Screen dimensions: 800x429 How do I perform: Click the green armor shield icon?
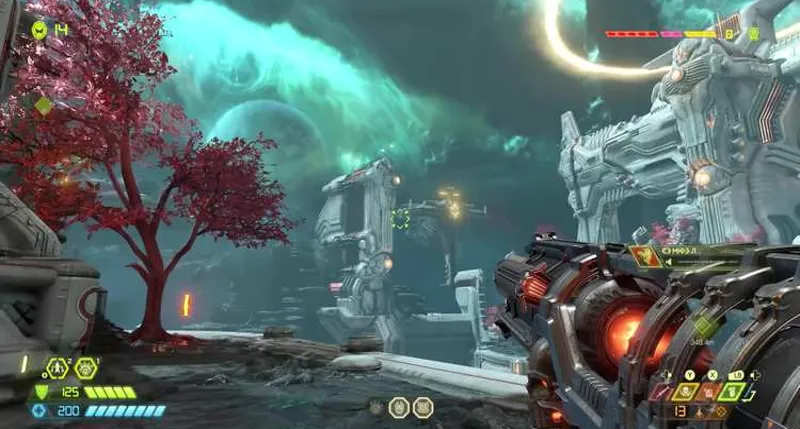[41, 392]
